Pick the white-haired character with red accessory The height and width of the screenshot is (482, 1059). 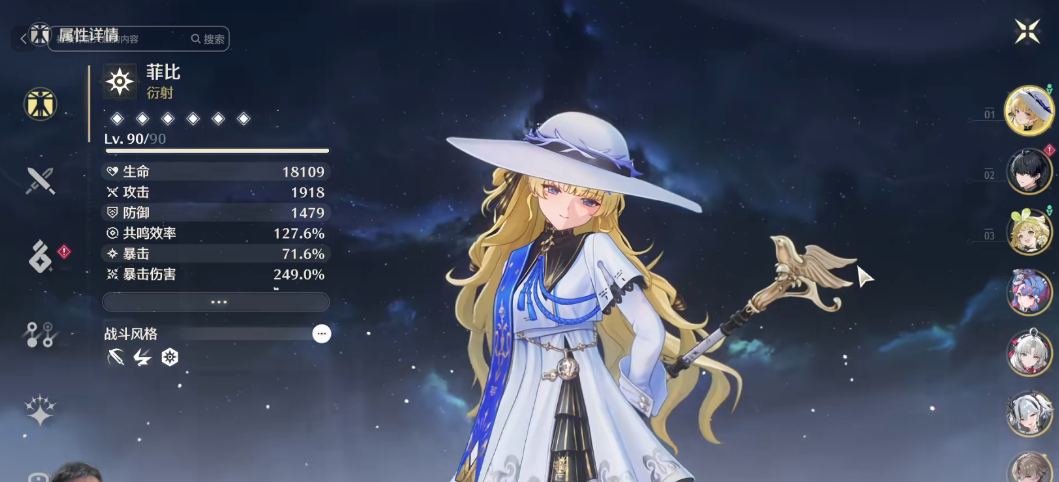tap(1029, 353)
